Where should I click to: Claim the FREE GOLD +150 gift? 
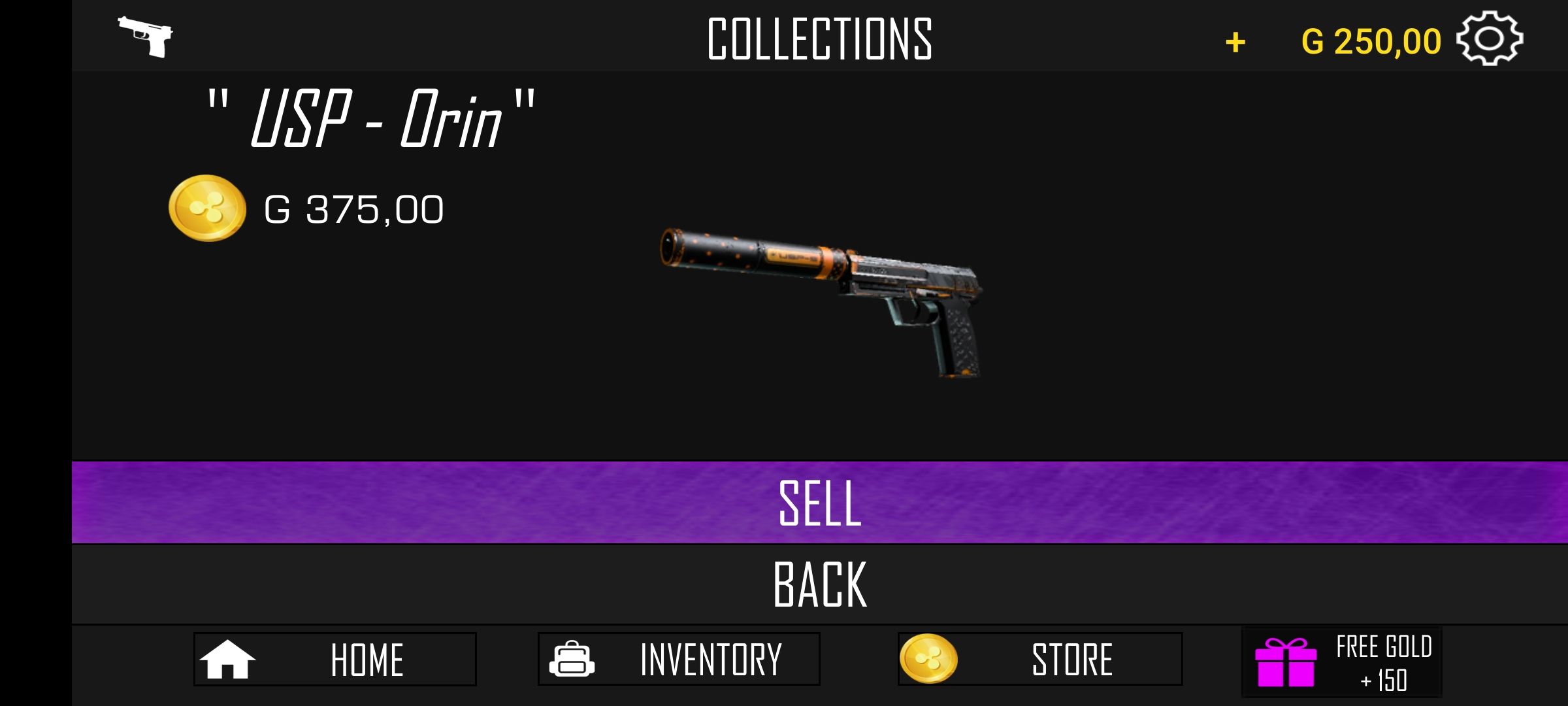(x=1341, y=662)
